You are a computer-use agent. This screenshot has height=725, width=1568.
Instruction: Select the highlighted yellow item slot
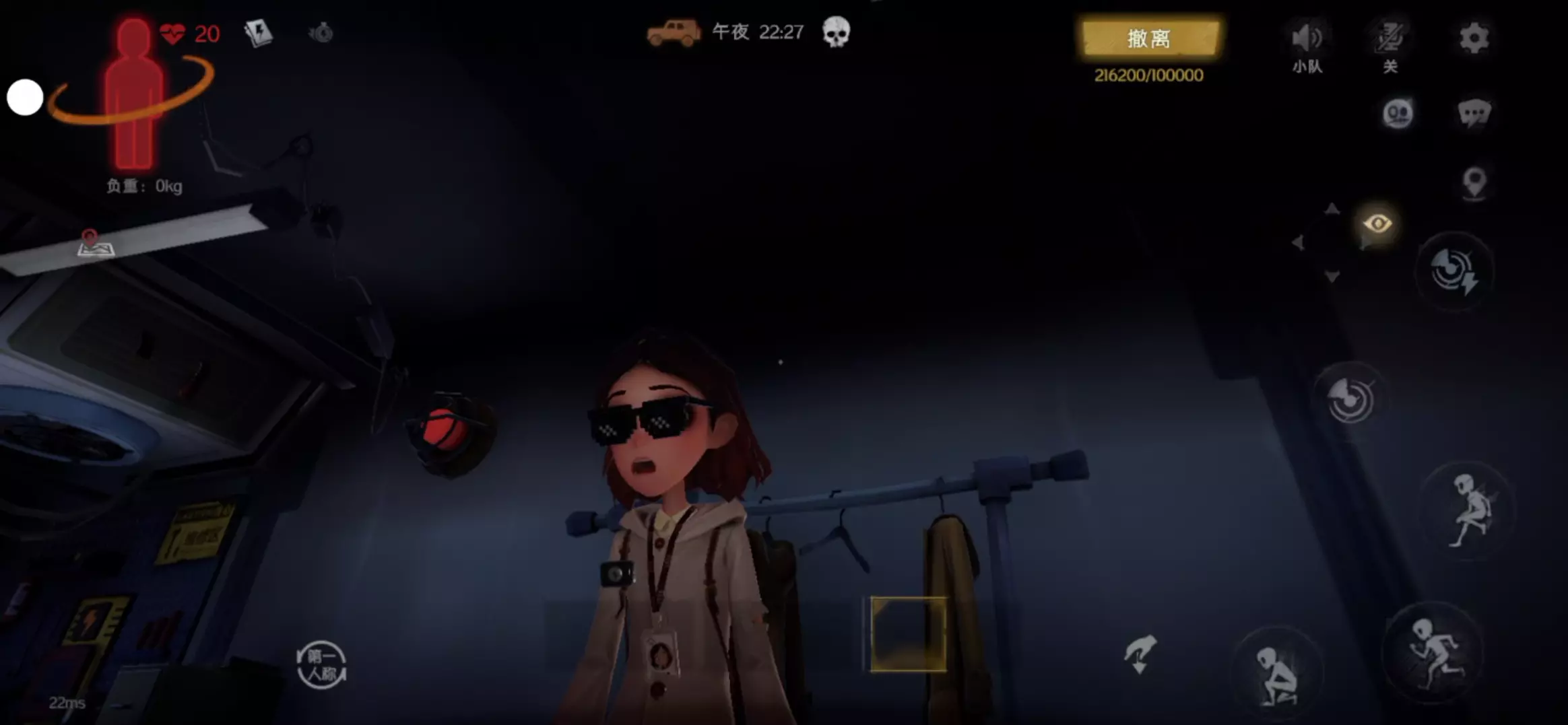pyautogui.click(x=908, y=634)
